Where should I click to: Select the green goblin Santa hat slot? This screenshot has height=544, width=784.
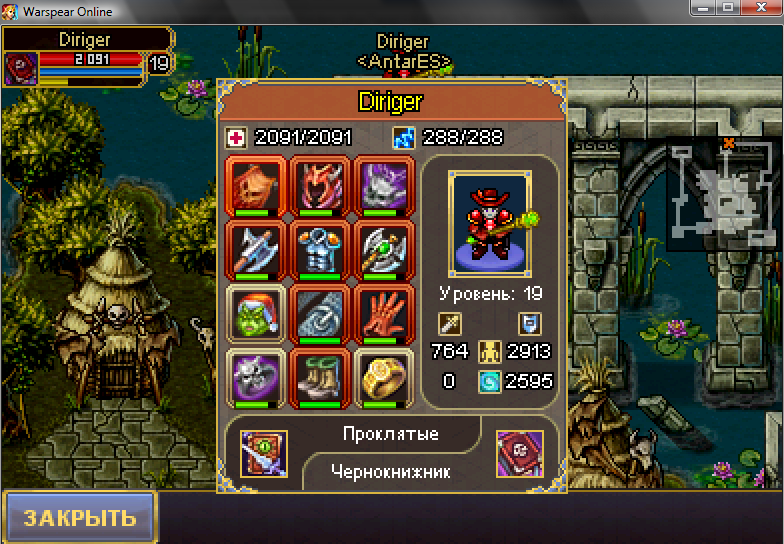pyautogui.click(x=257, y=314)
